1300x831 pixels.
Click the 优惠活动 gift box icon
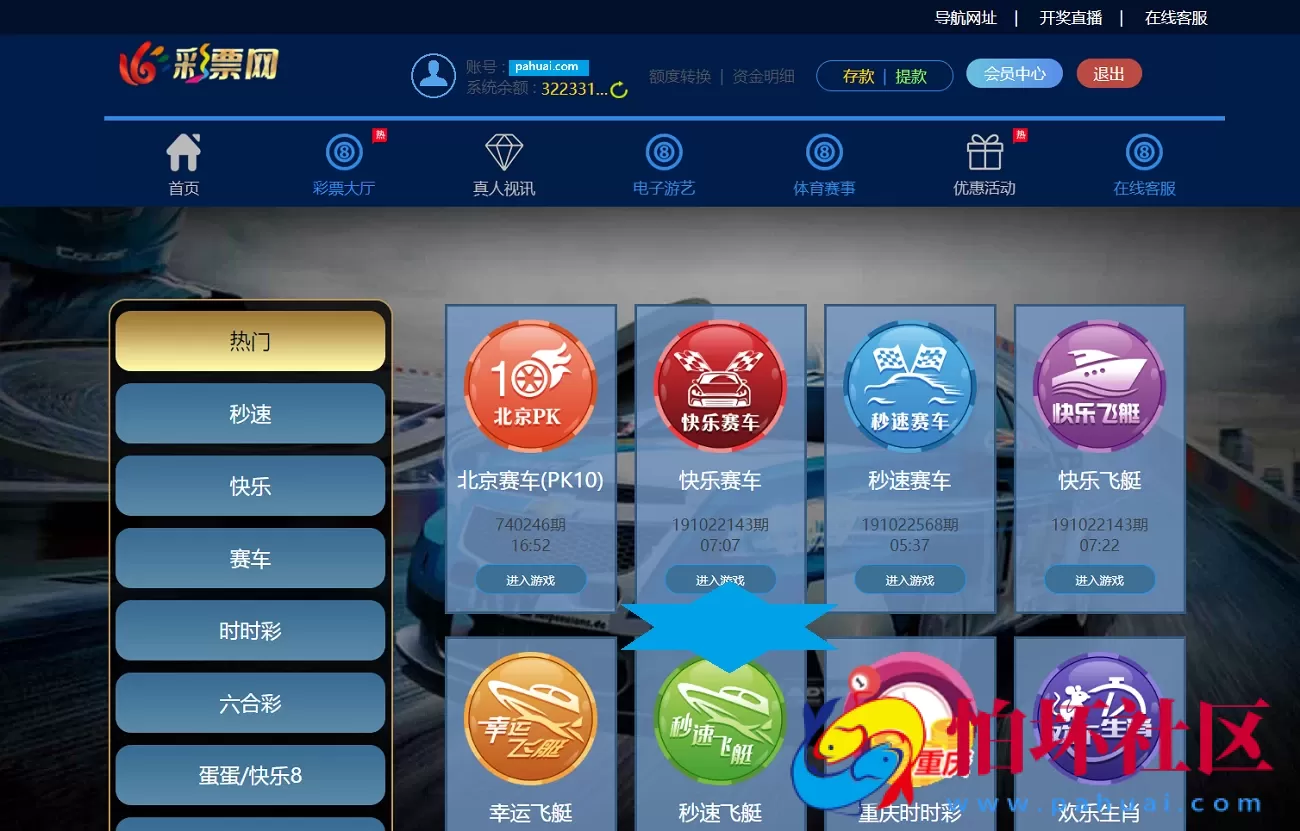983,152
